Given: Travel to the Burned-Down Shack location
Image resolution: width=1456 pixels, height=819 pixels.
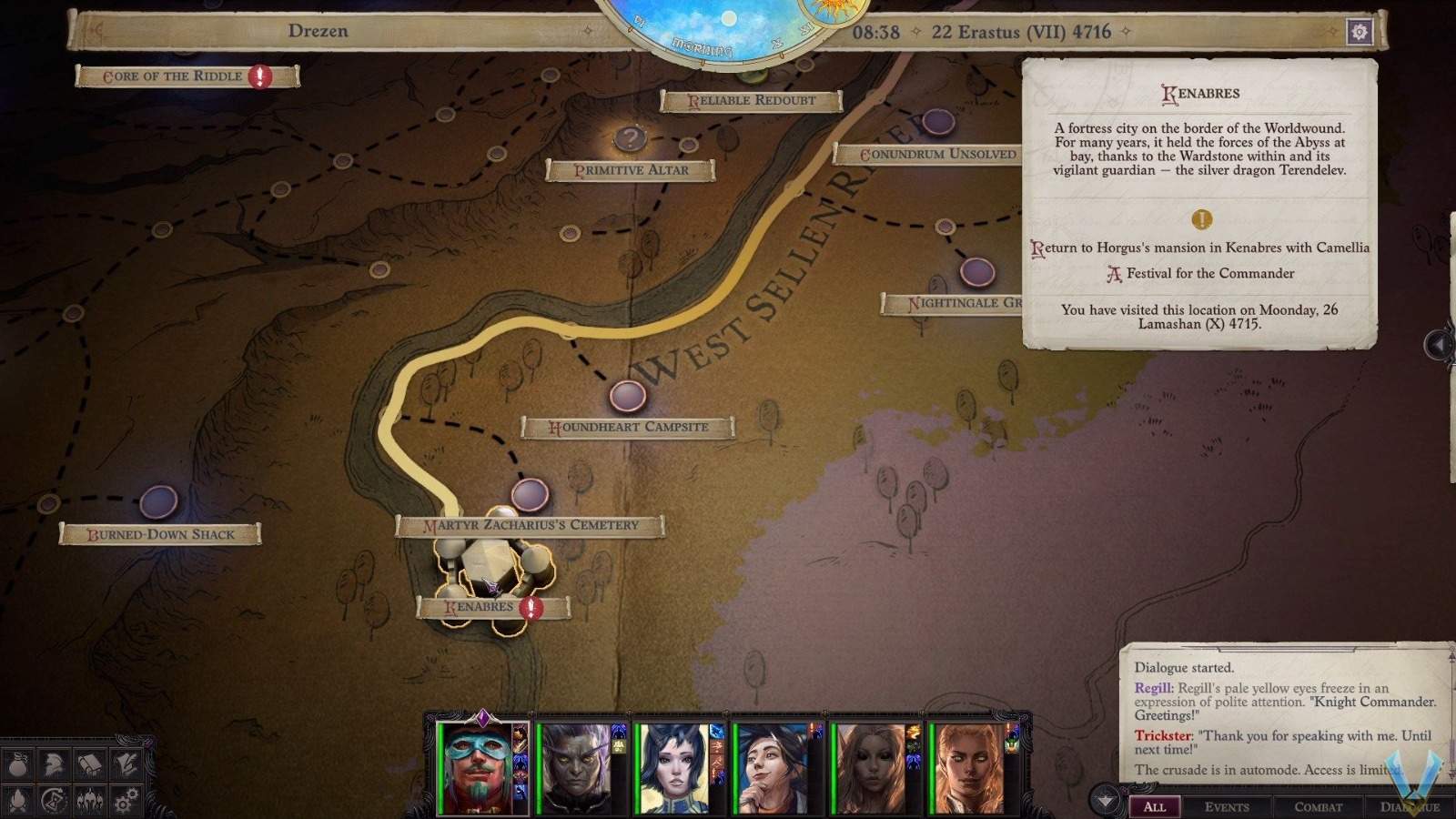Looking at the screenshot, I should click(160, 534).
